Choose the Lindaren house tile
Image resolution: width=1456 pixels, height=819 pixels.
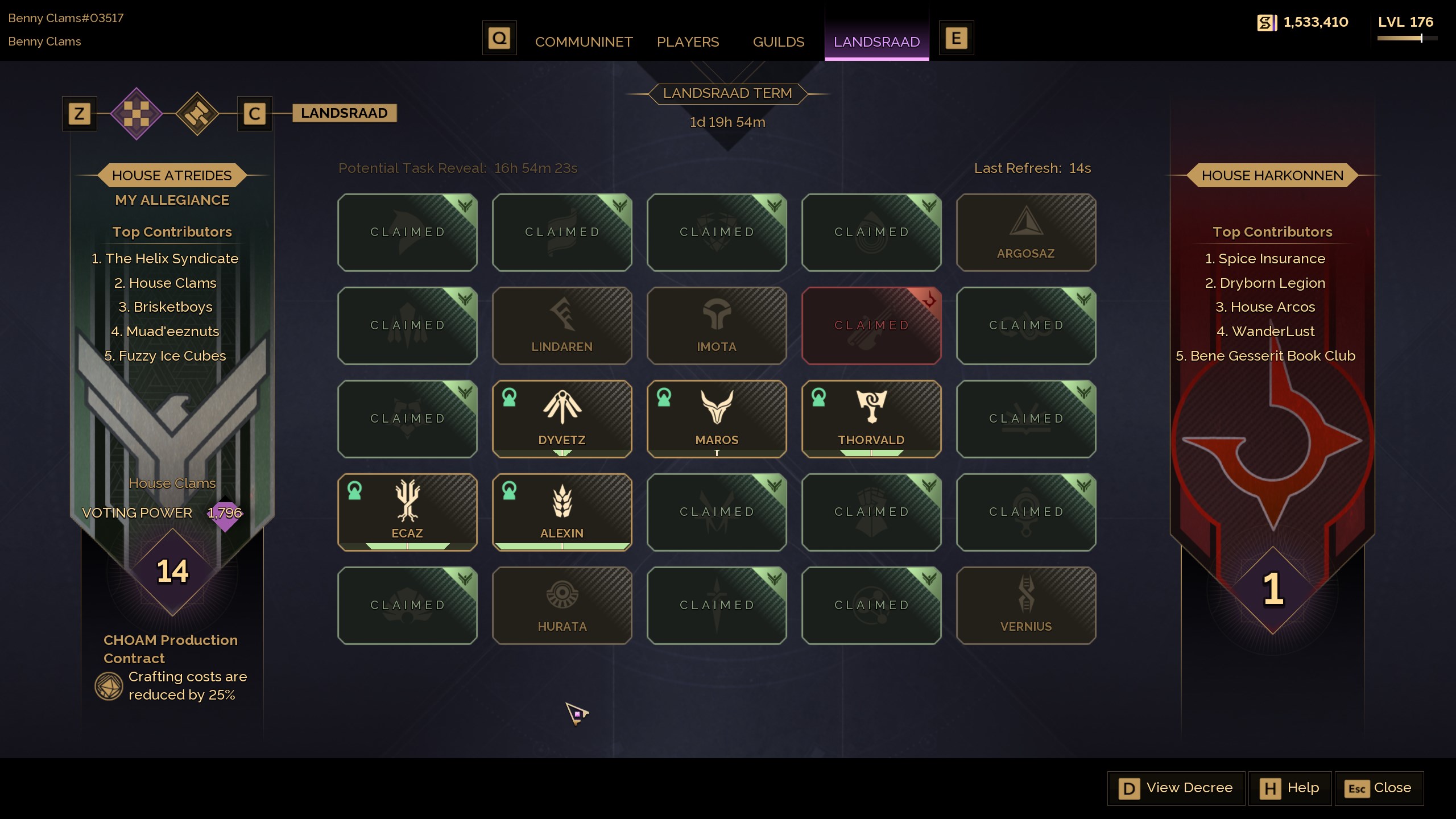tap(562, 326)
